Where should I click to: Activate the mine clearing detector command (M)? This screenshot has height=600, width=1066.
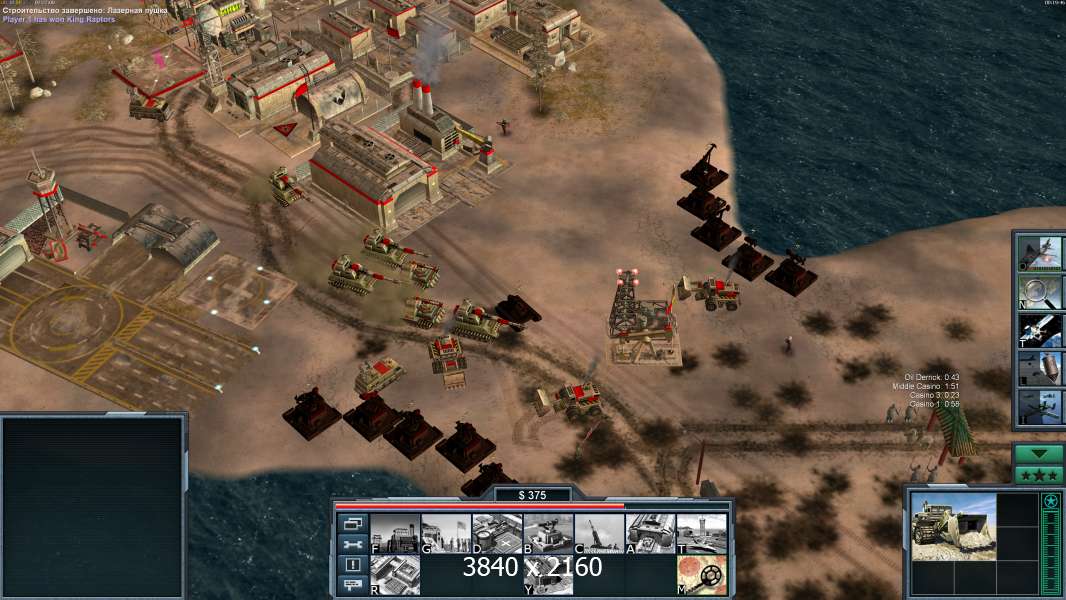click(x=701, y=575)
